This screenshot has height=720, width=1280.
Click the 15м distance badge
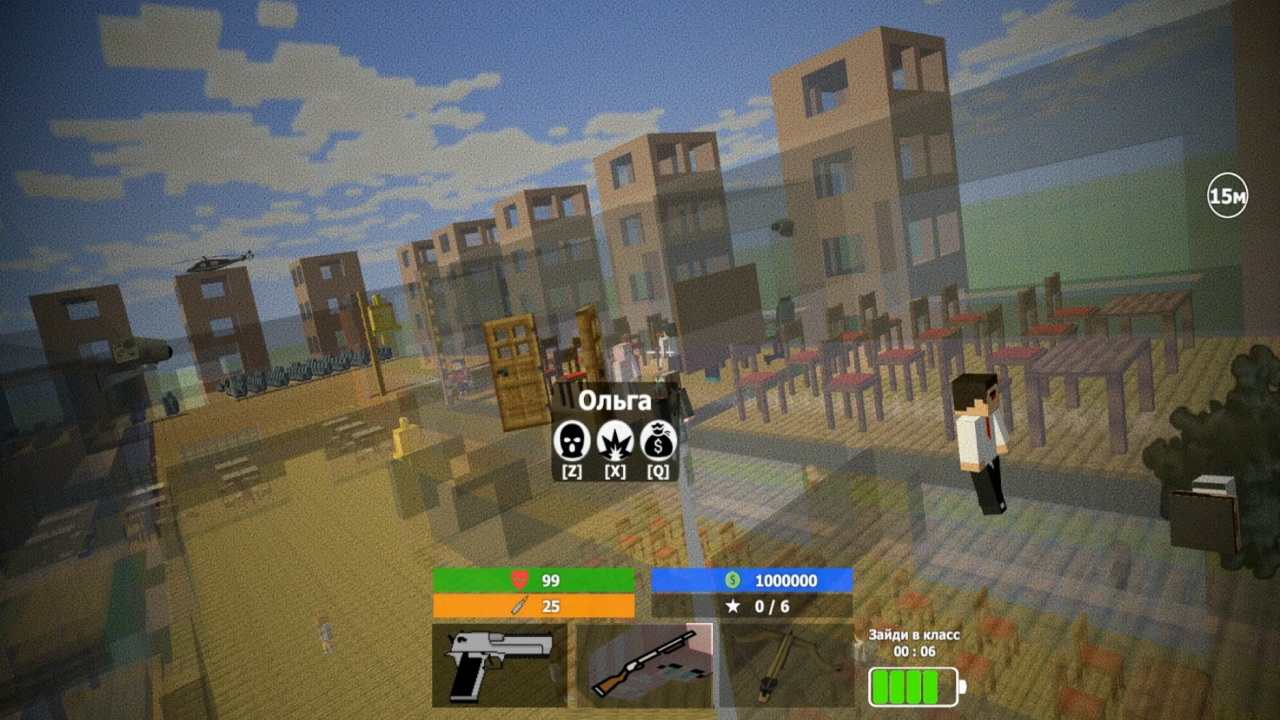[x=1227, y=195]
